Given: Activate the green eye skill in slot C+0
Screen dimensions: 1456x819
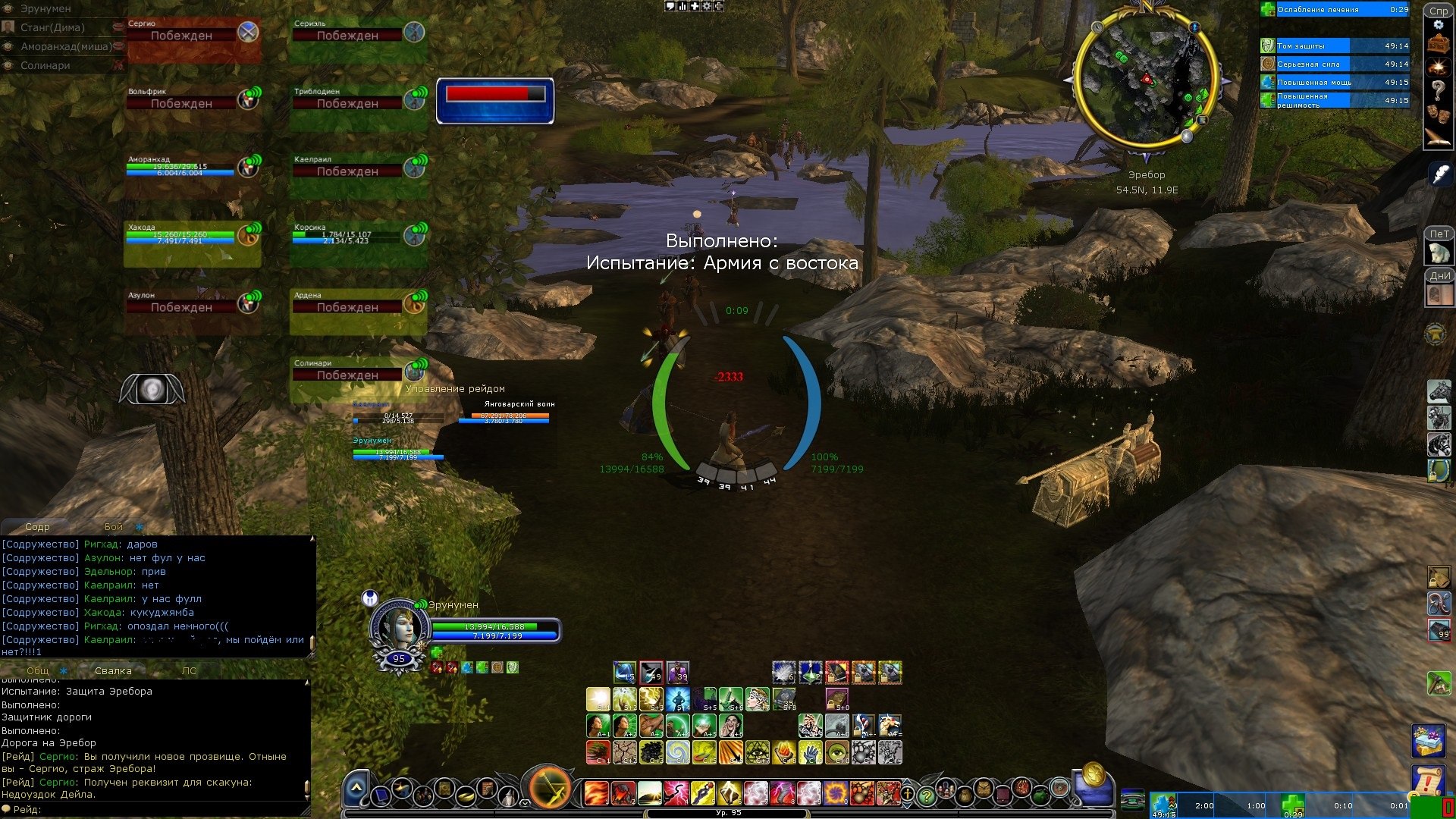Looking at the screenshot, I should click(837, 752).
